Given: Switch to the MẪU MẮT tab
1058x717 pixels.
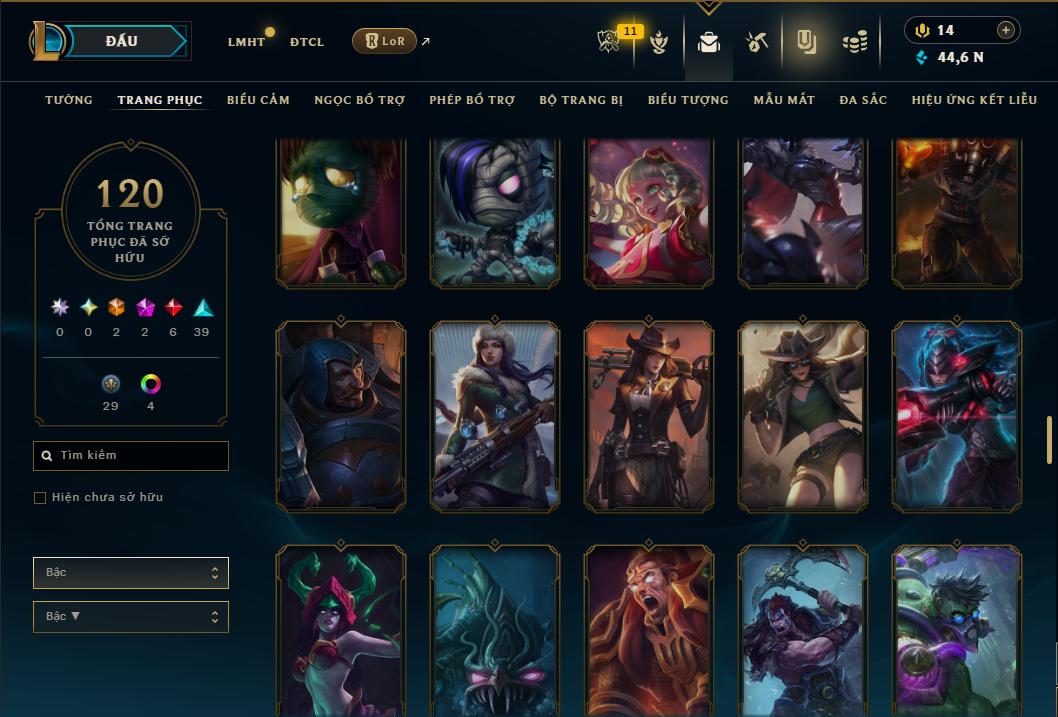Looking at the screenshot, I should pos(784,100).
